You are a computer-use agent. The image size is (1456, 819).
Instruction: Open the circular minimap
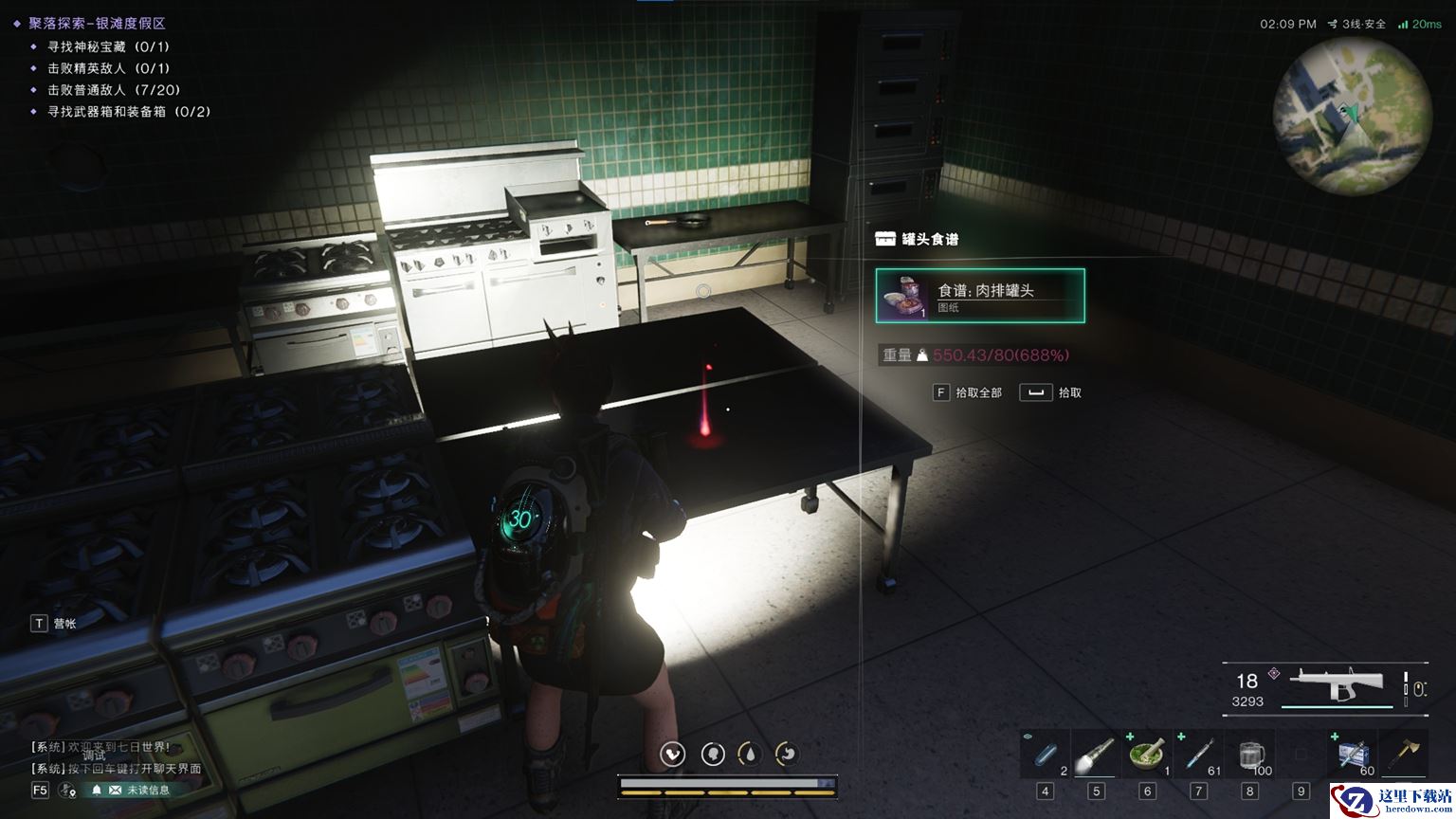tap(1351, 117)
